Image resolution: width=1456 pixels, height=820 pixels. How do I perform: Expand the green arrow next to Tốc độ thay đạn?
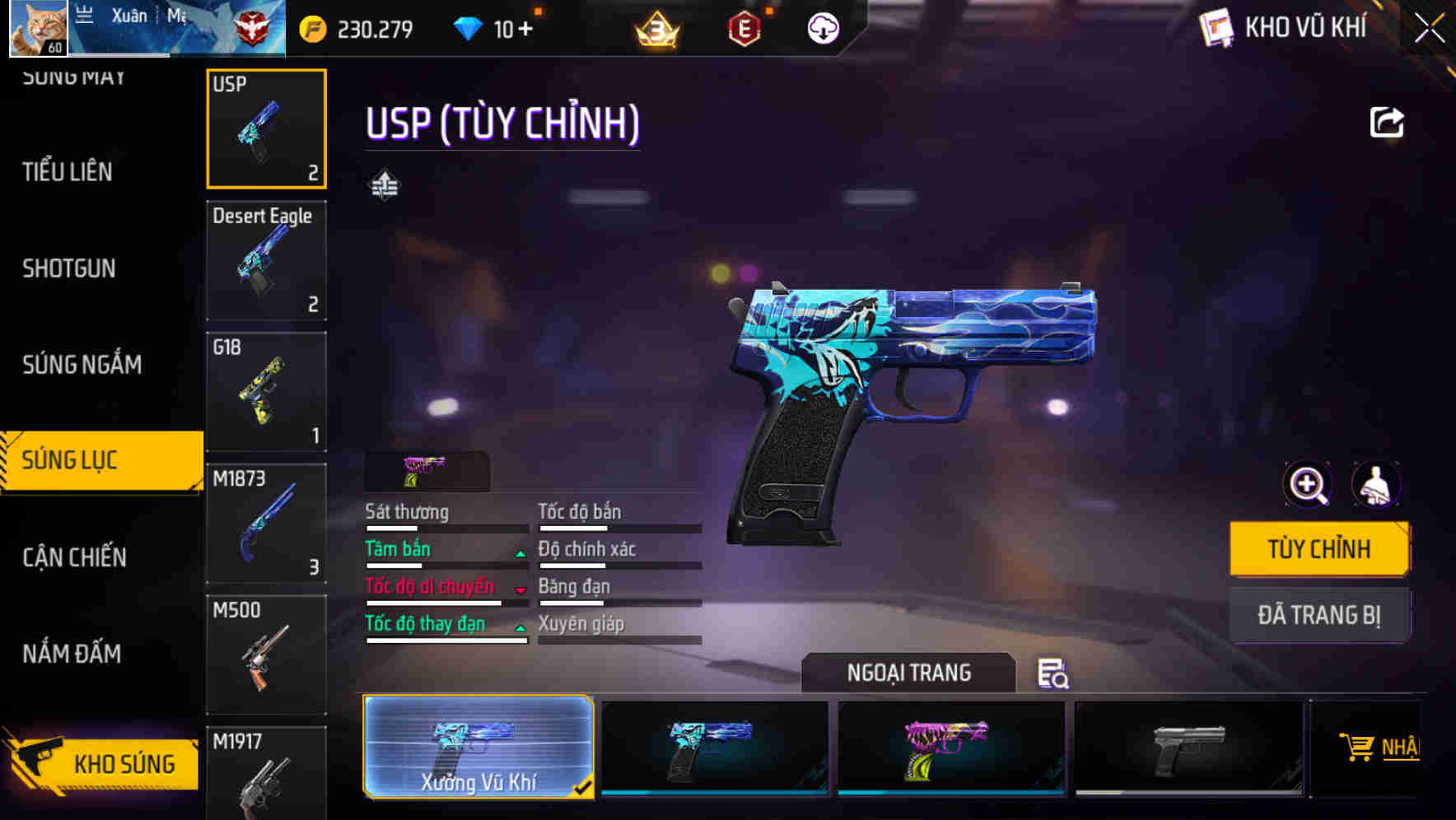coord(520,629)
